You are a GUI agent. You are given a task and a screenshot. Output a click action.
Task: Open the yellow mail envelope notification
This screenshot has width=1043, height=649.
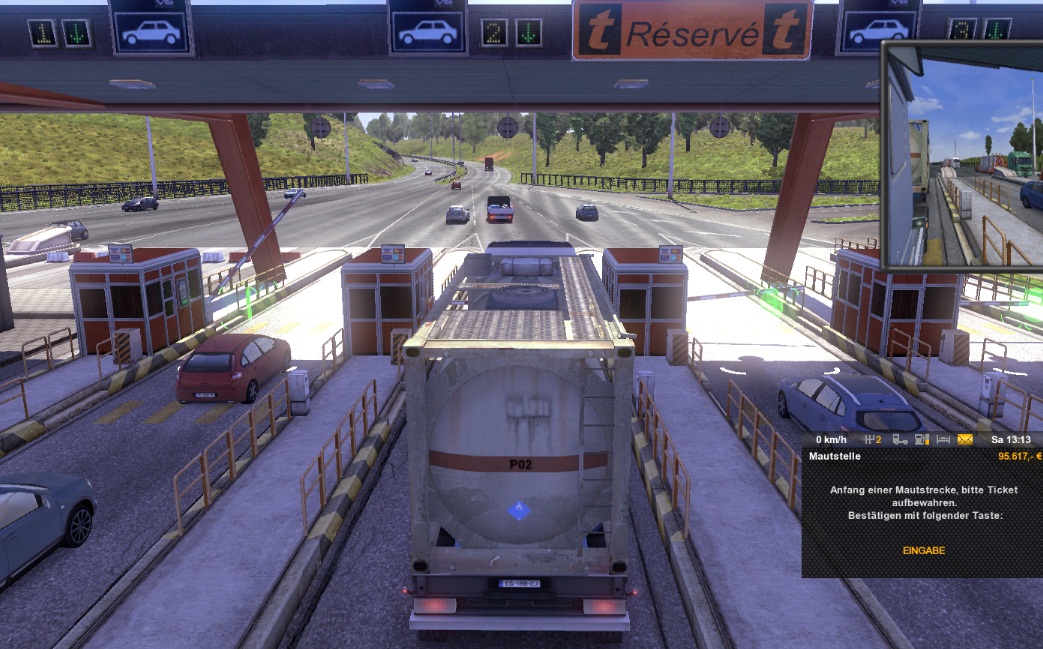click(x=965, y=439)
